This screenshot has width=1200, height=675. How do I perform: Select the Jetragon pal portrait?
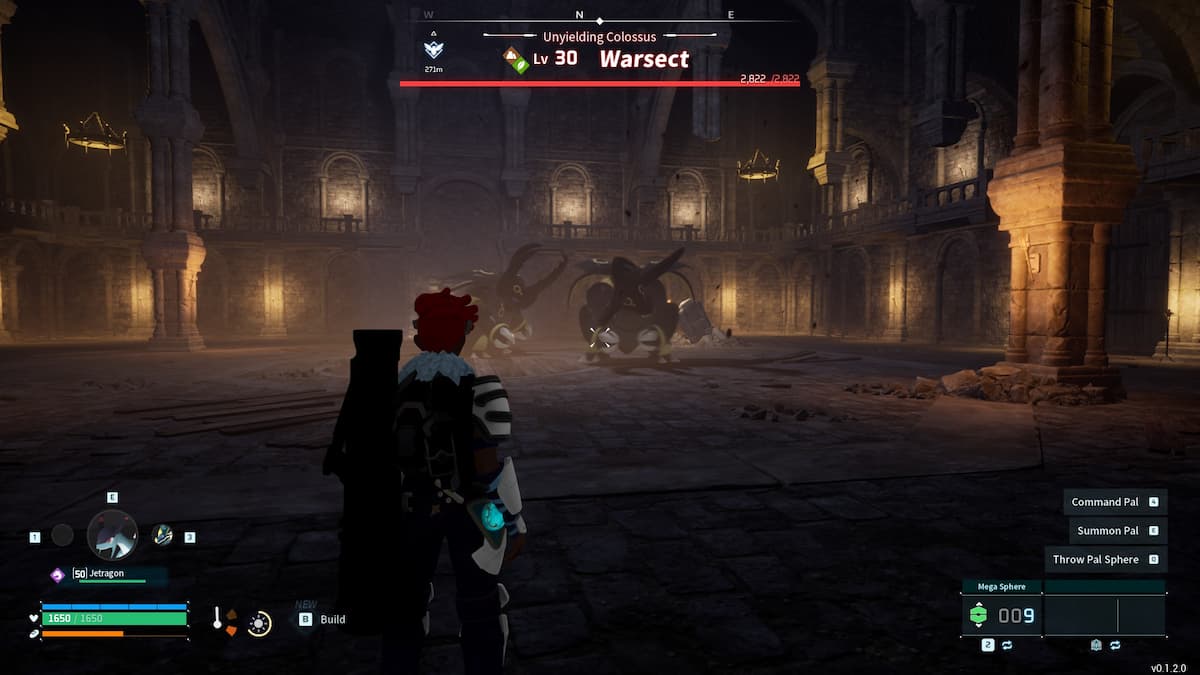coord(112,534)
